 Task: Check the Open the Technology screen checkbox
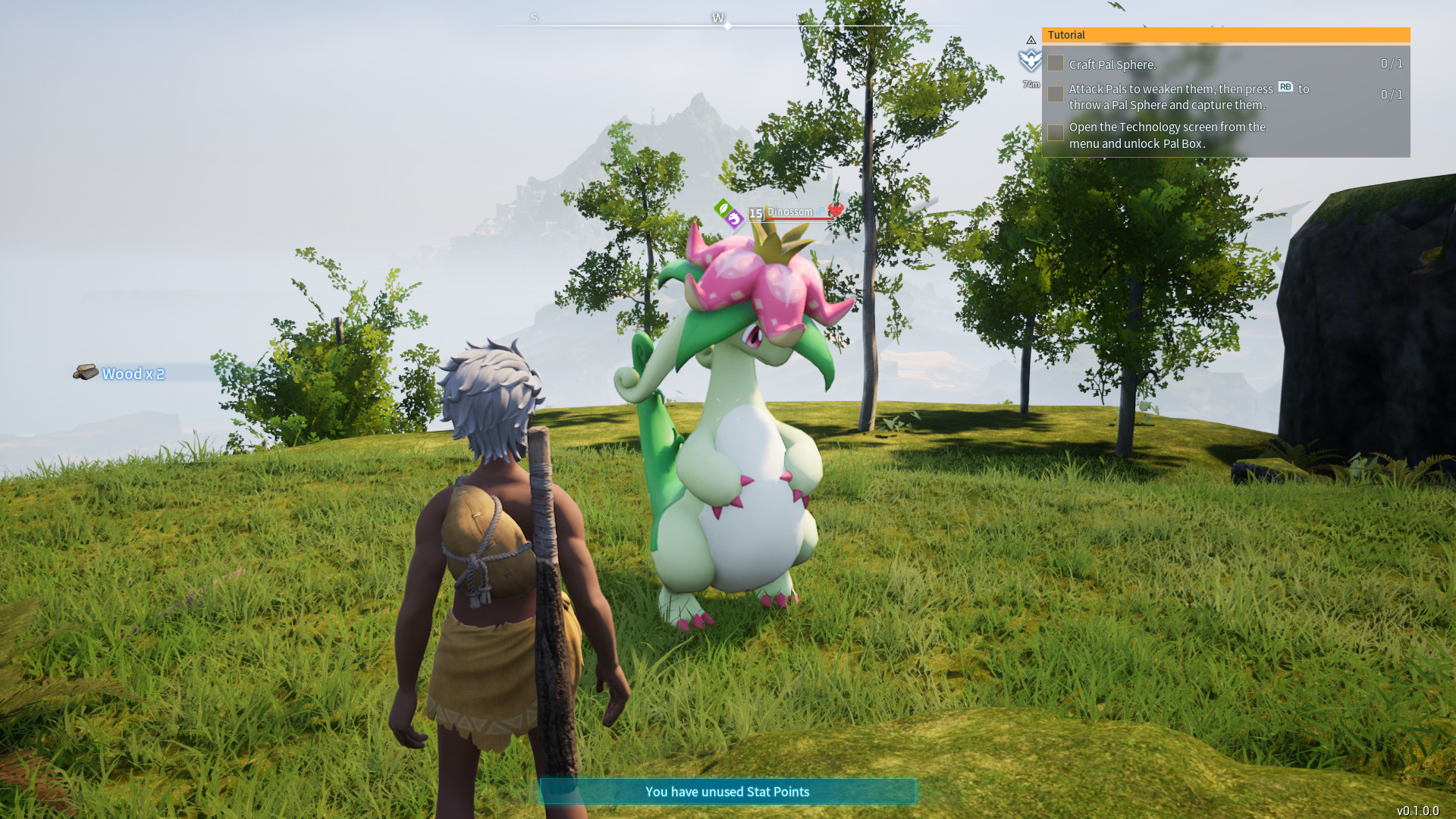(1056, 132)
